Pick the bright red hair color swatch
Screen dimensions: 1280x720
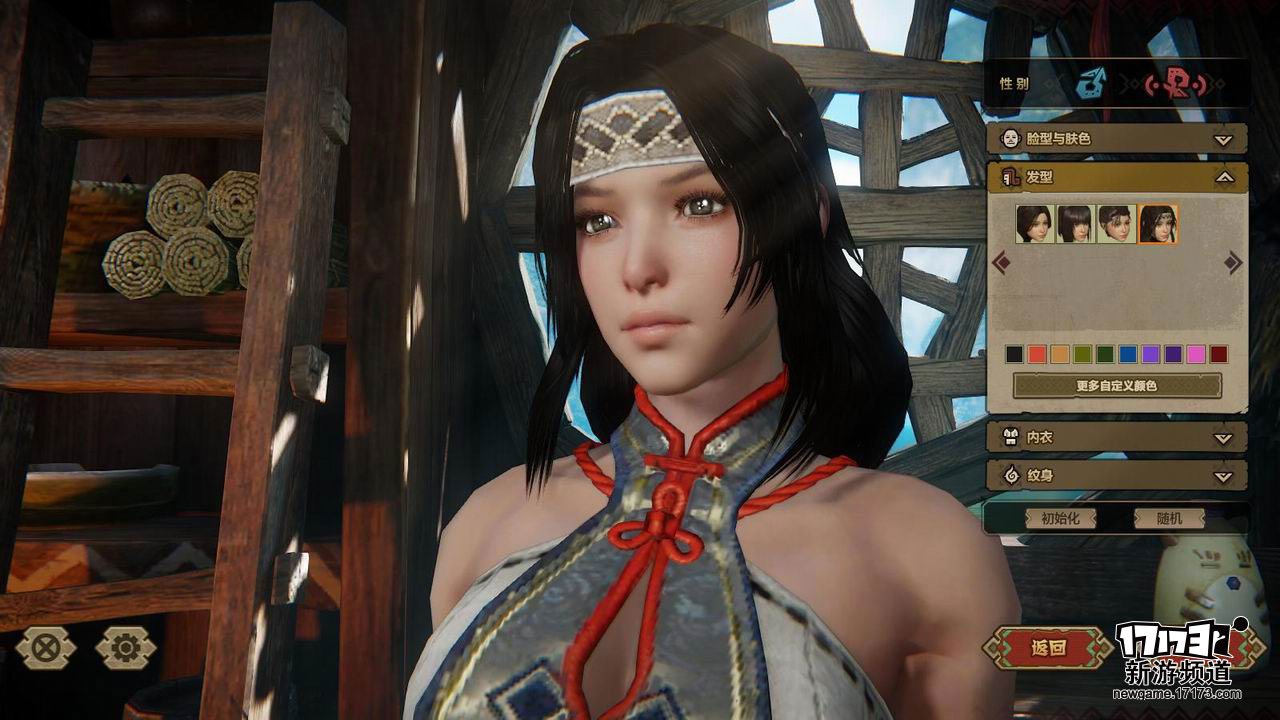click(x=1038, y=354)
